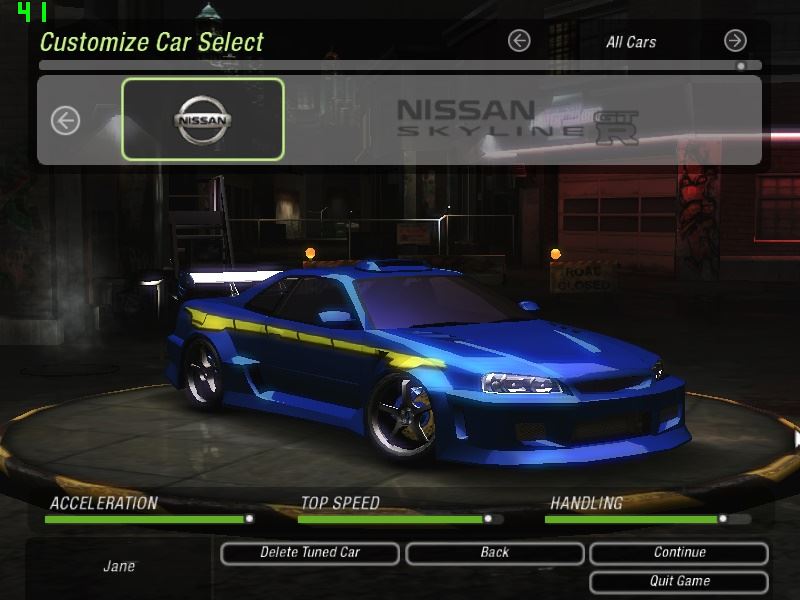
Task: Continue with the selected Nissan Skyline
Action: [x=679, y=553]
